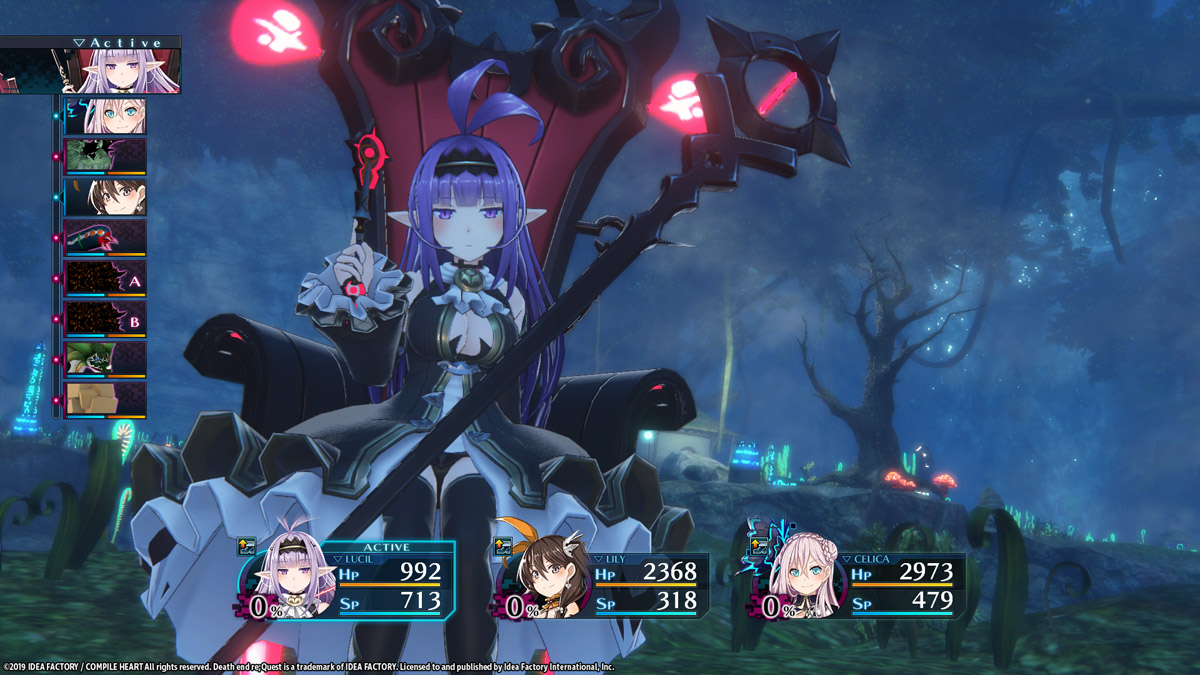Select enemy B in the turn order
This screenshot has height=675, width=1200.
point(105,319)
